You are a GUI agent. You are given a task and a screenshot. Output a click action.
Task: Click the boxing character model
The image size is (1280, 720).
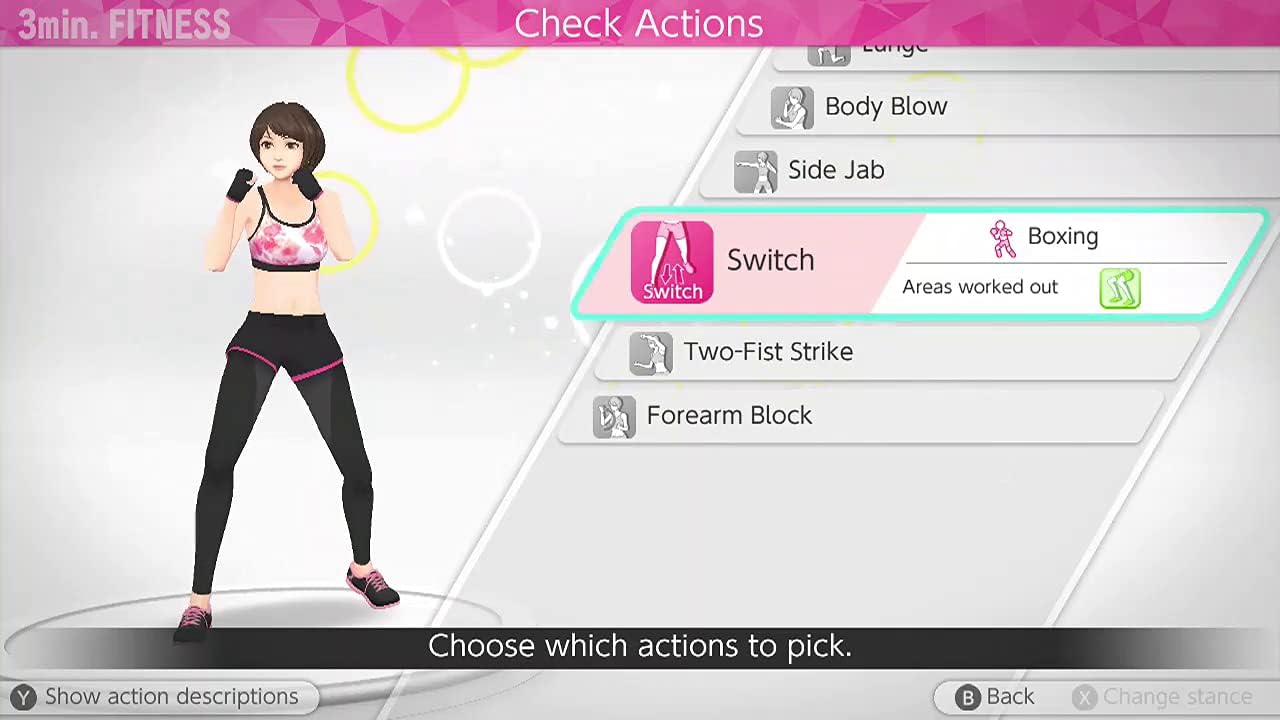(x=280, y=350)
